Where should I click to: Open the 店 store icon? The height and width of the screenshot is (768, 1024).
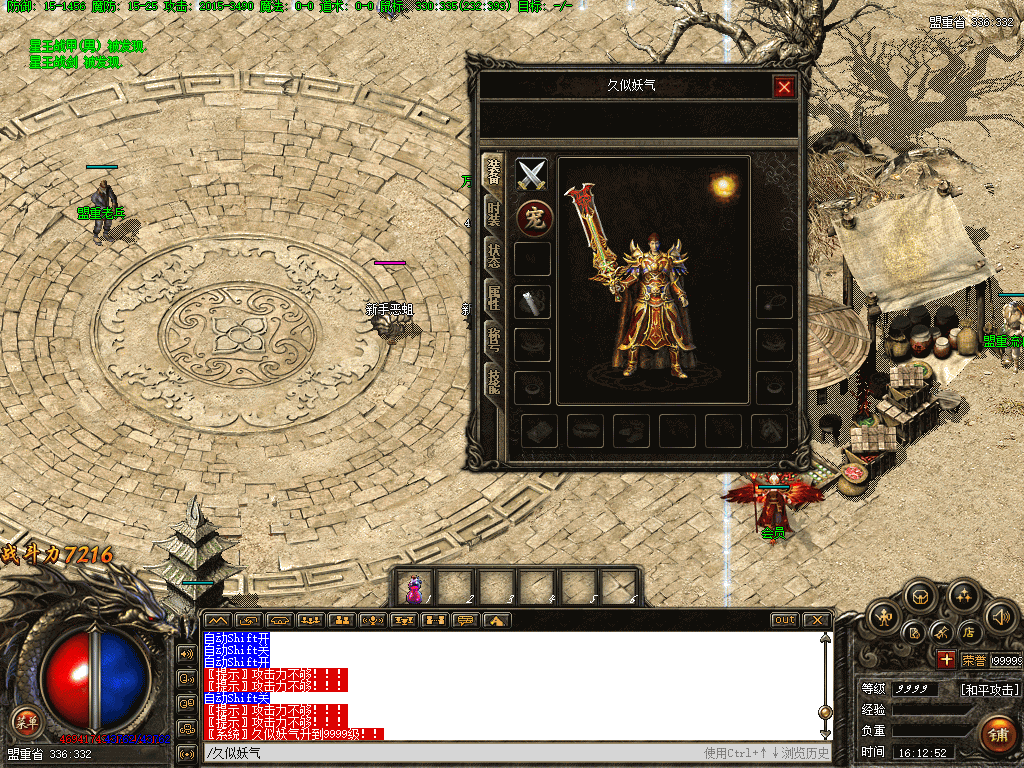tap(968, 632)
